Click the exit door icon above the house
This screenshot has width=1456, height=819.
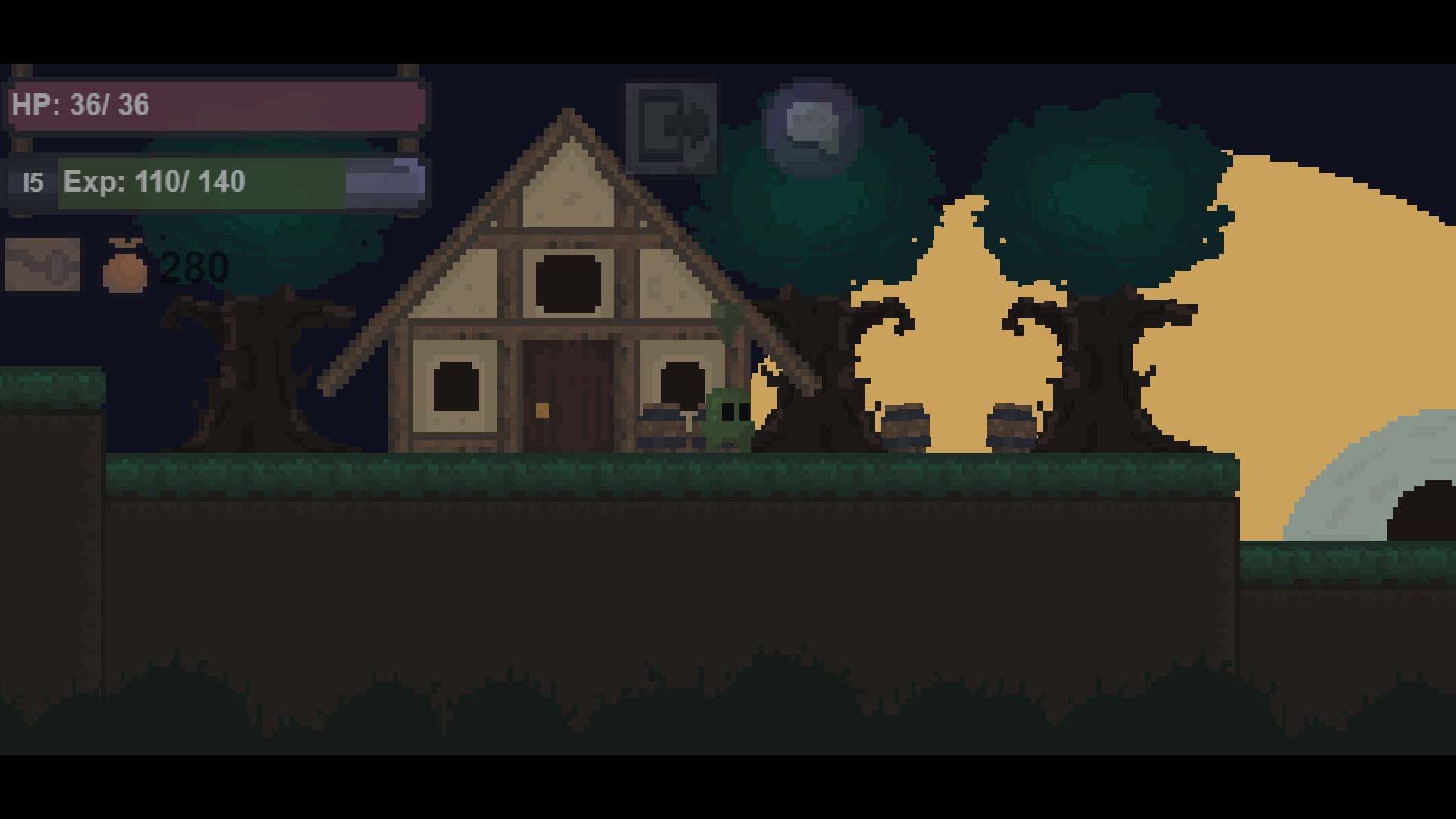[x=670, y=127]
